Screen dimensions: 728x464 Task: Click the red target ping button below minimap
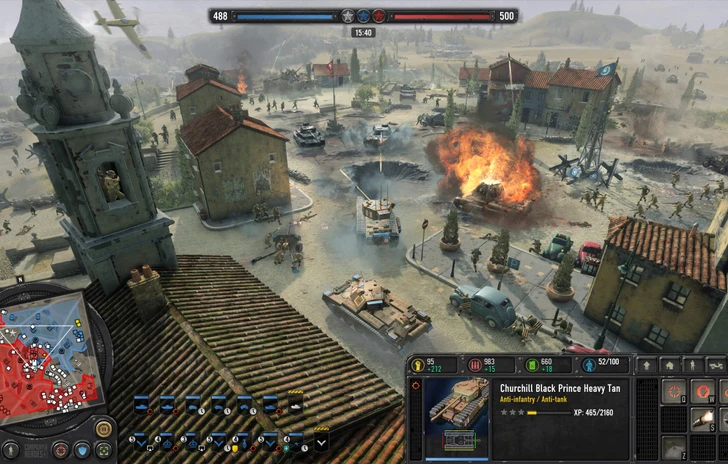(60, 450)
